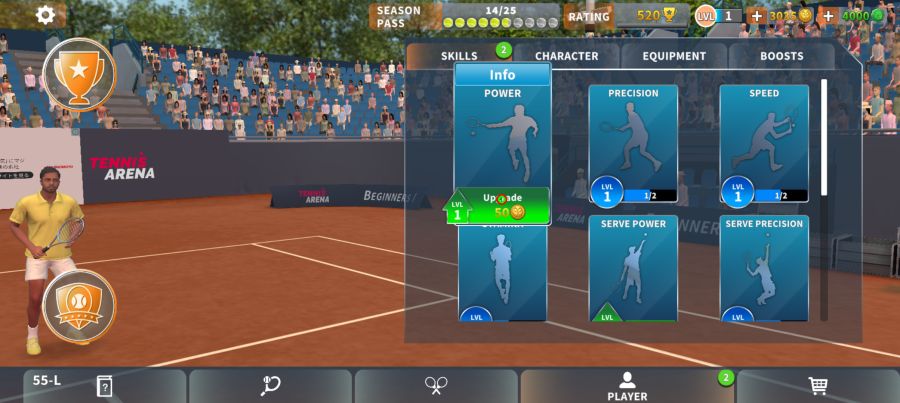Screen dimensions: 900x403
Task: Open the Equipment tab
Action: pyautogui.click(x=675, y=56)
